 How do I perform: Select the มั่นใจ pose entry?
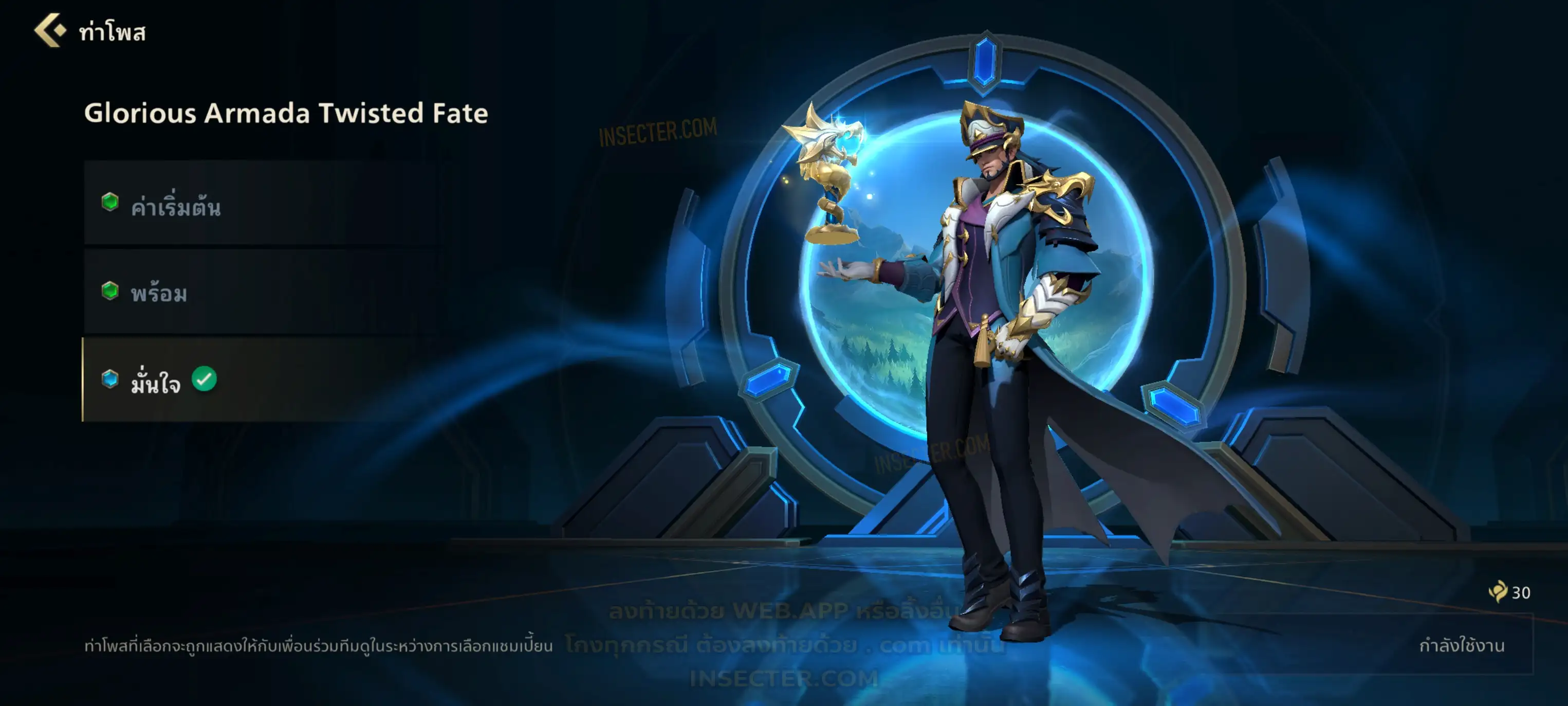coord(262,380)
